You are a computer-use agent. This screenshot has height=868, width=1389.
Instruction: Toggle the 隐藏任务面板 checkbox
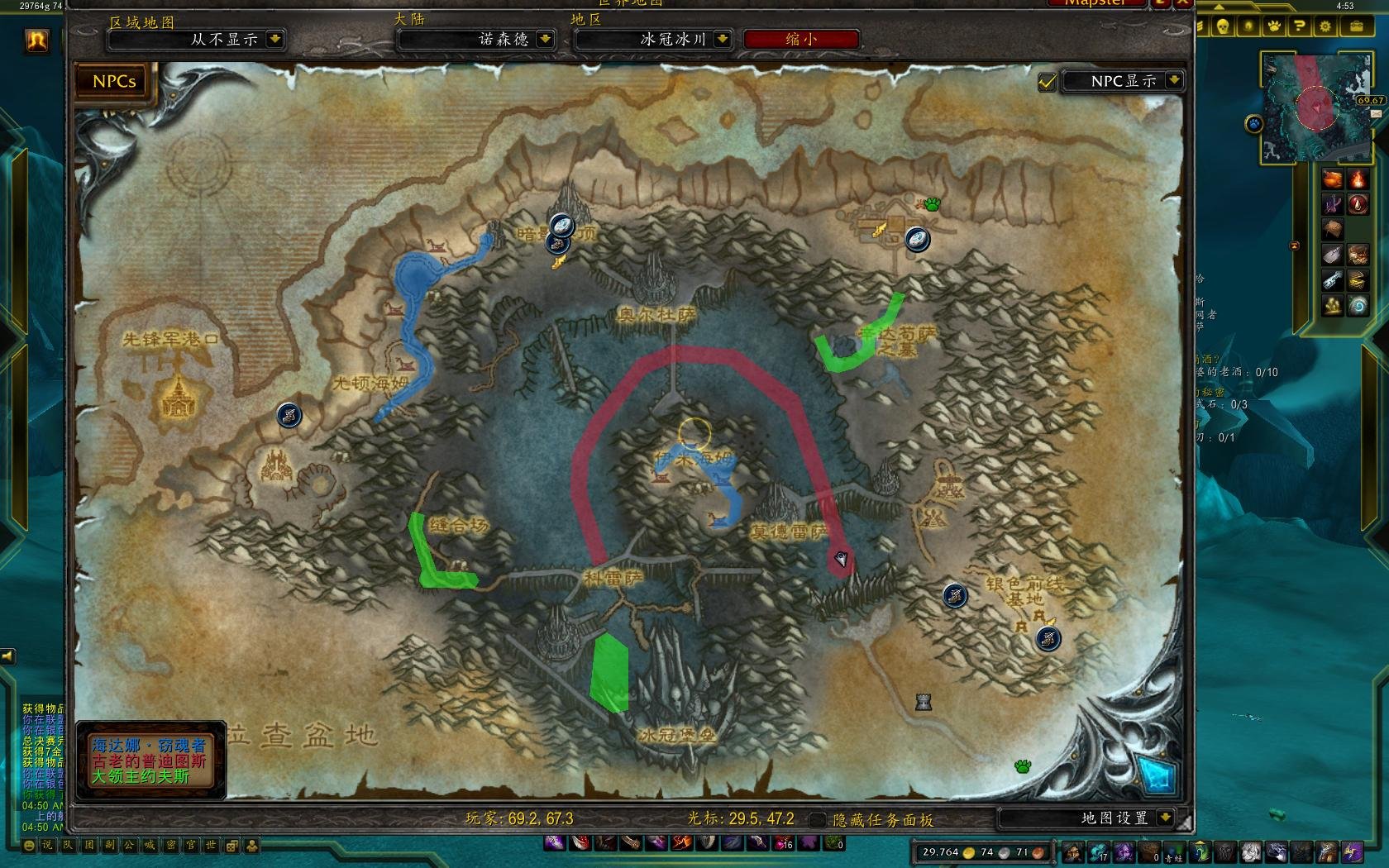(817, 819)
